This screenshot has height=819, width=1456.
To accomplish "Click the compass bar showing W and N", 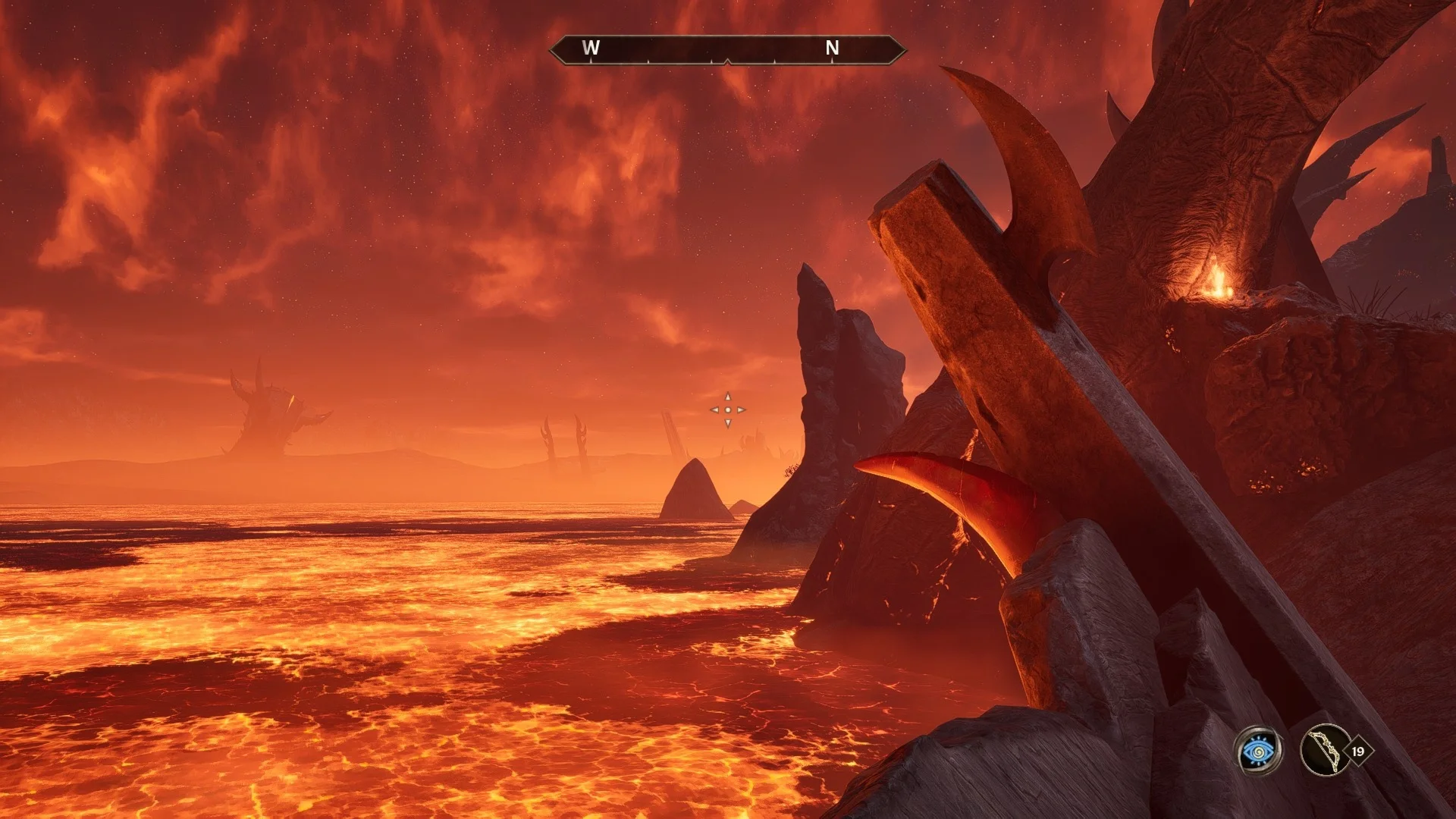I will 727,49.
